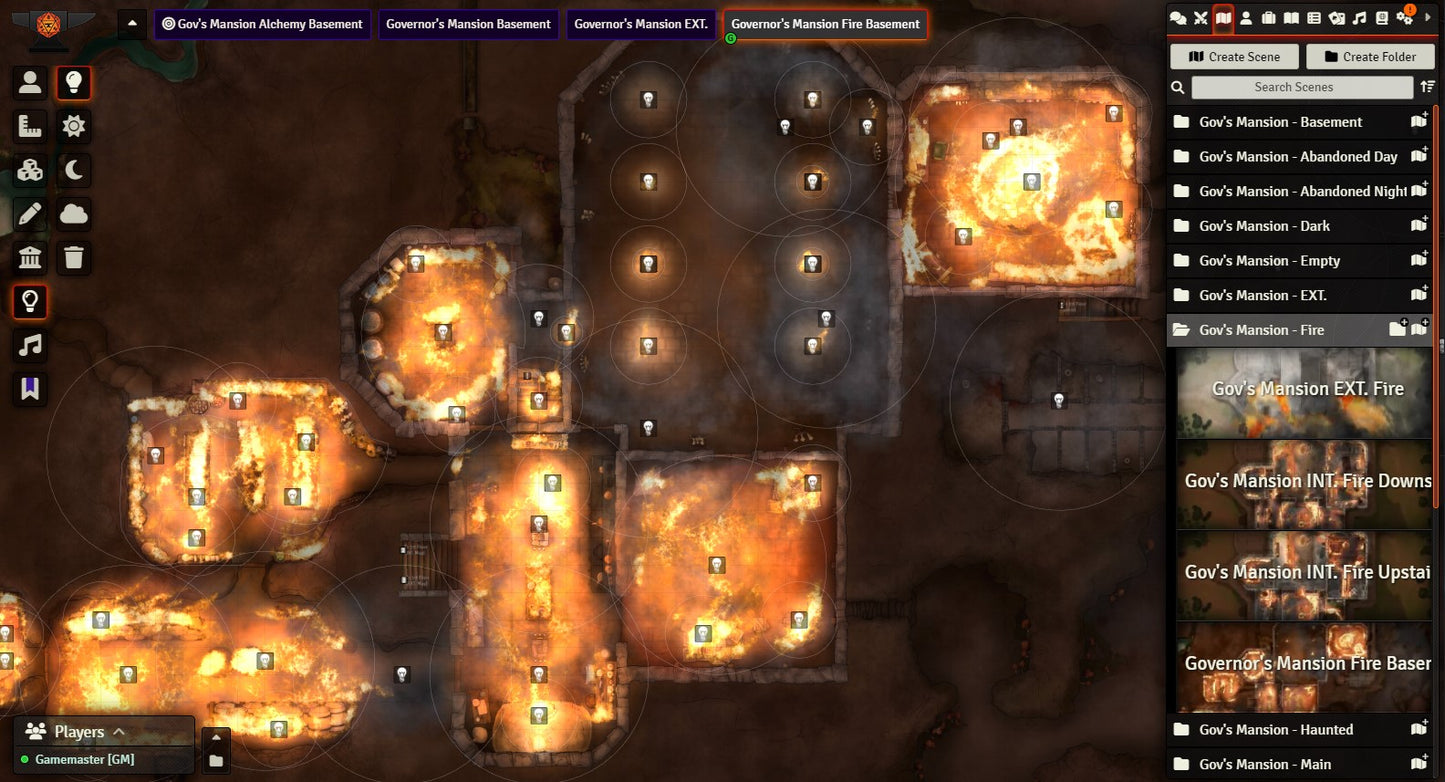Screen dimensions: 1445x782
Task: Choose the measurement ruler tool
Action: 30,126
